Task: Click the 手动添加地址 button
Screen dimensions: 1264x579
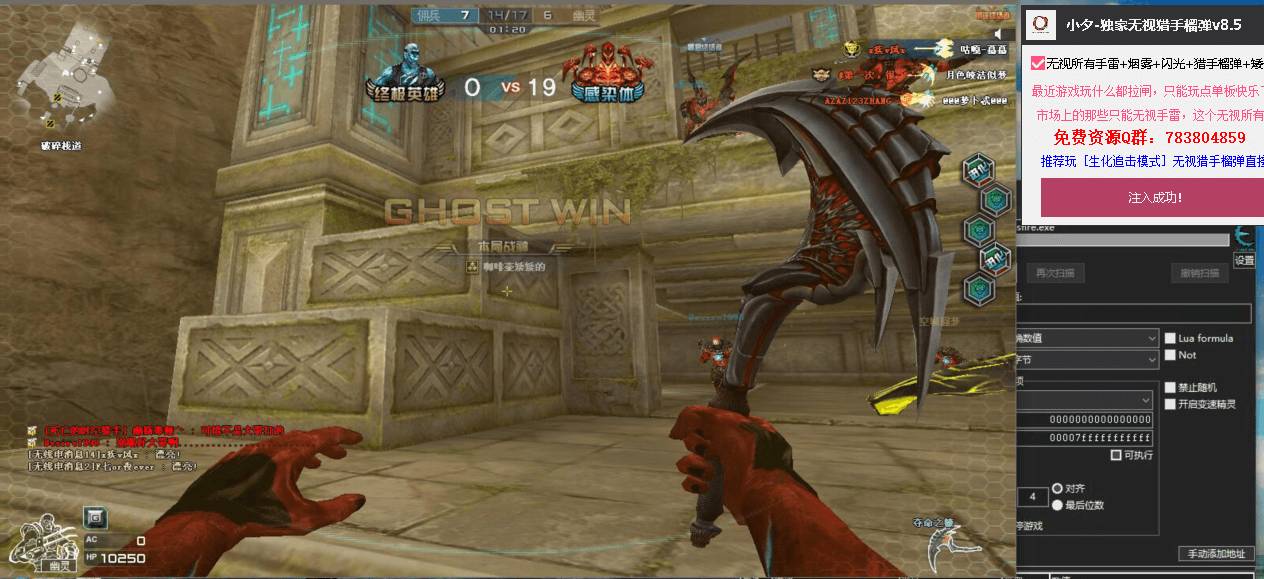Action: click(x=1216, y=553)
